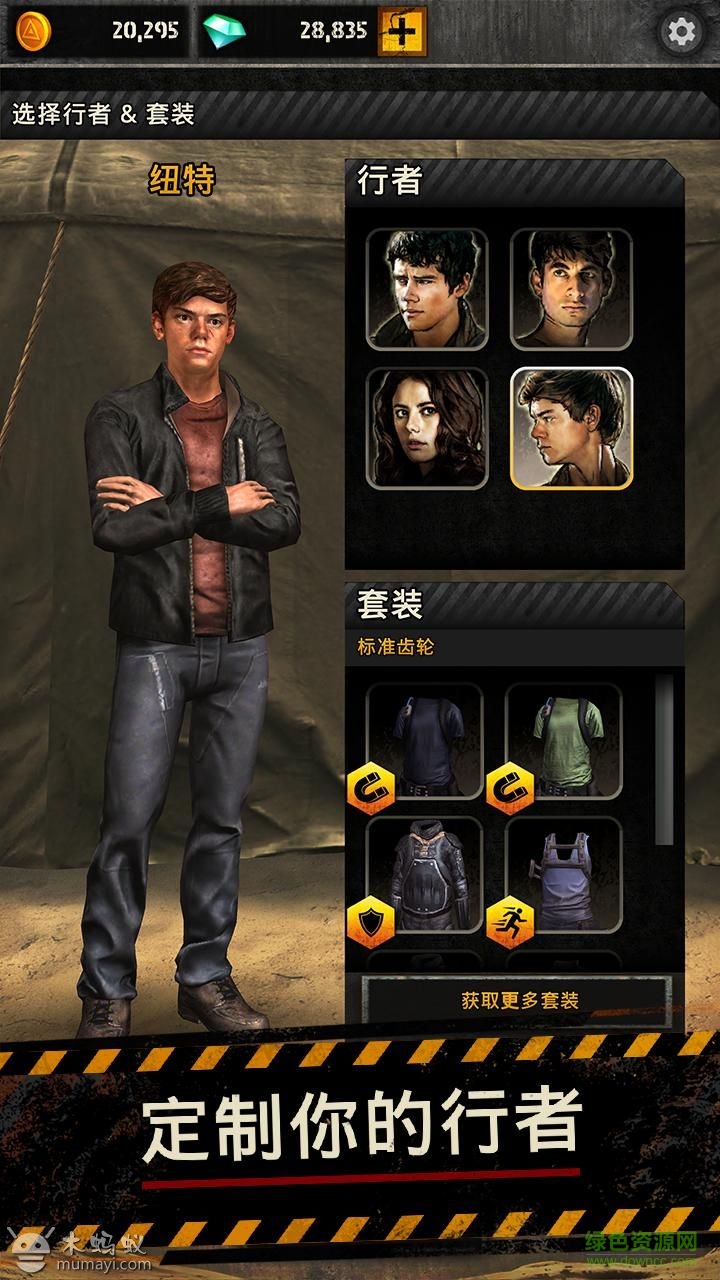Choose the front-facing runner in the brown shirt

(571, 289)
